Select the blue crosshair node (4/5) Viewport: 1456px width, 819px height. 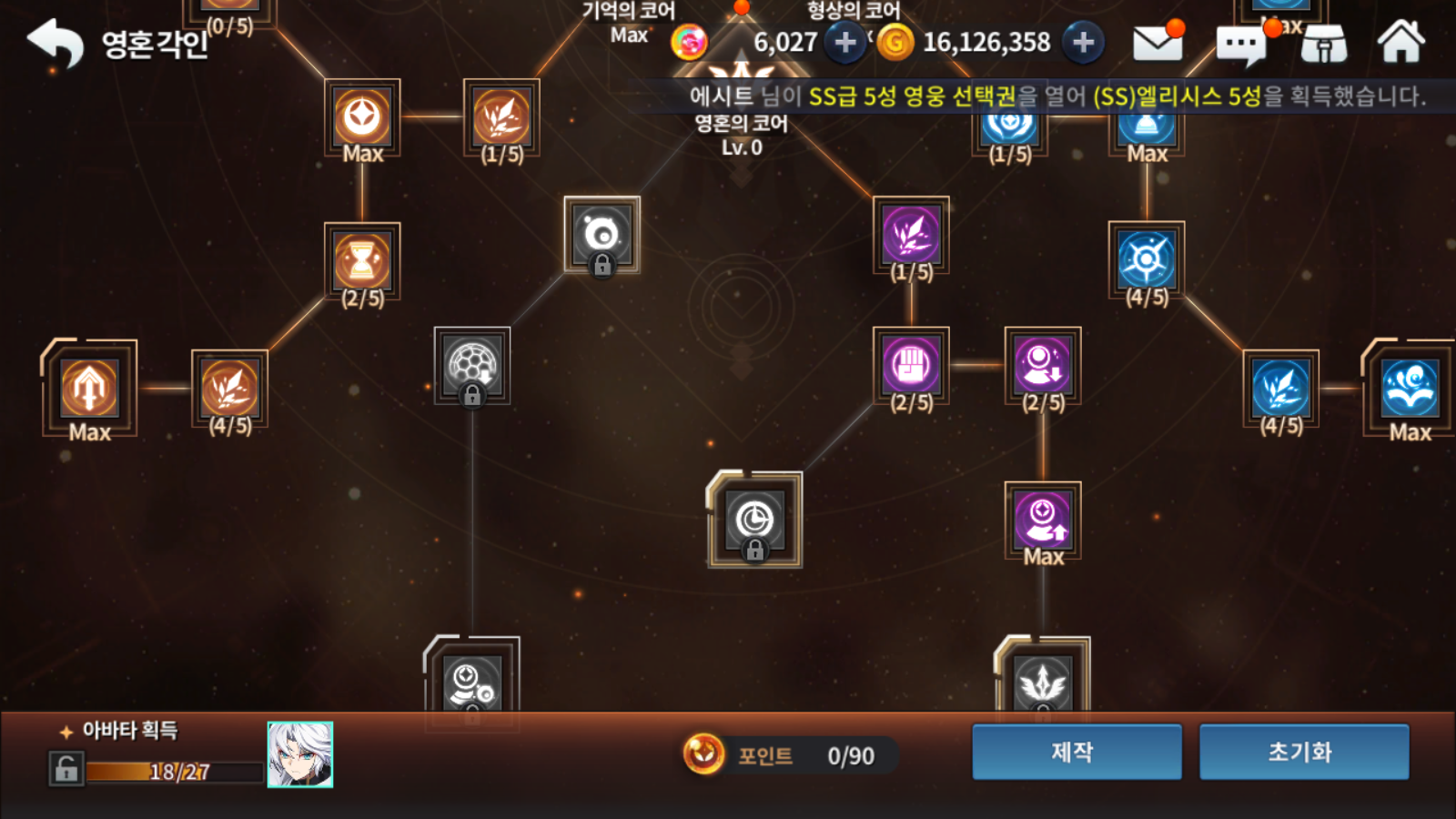pos(1147,259)
